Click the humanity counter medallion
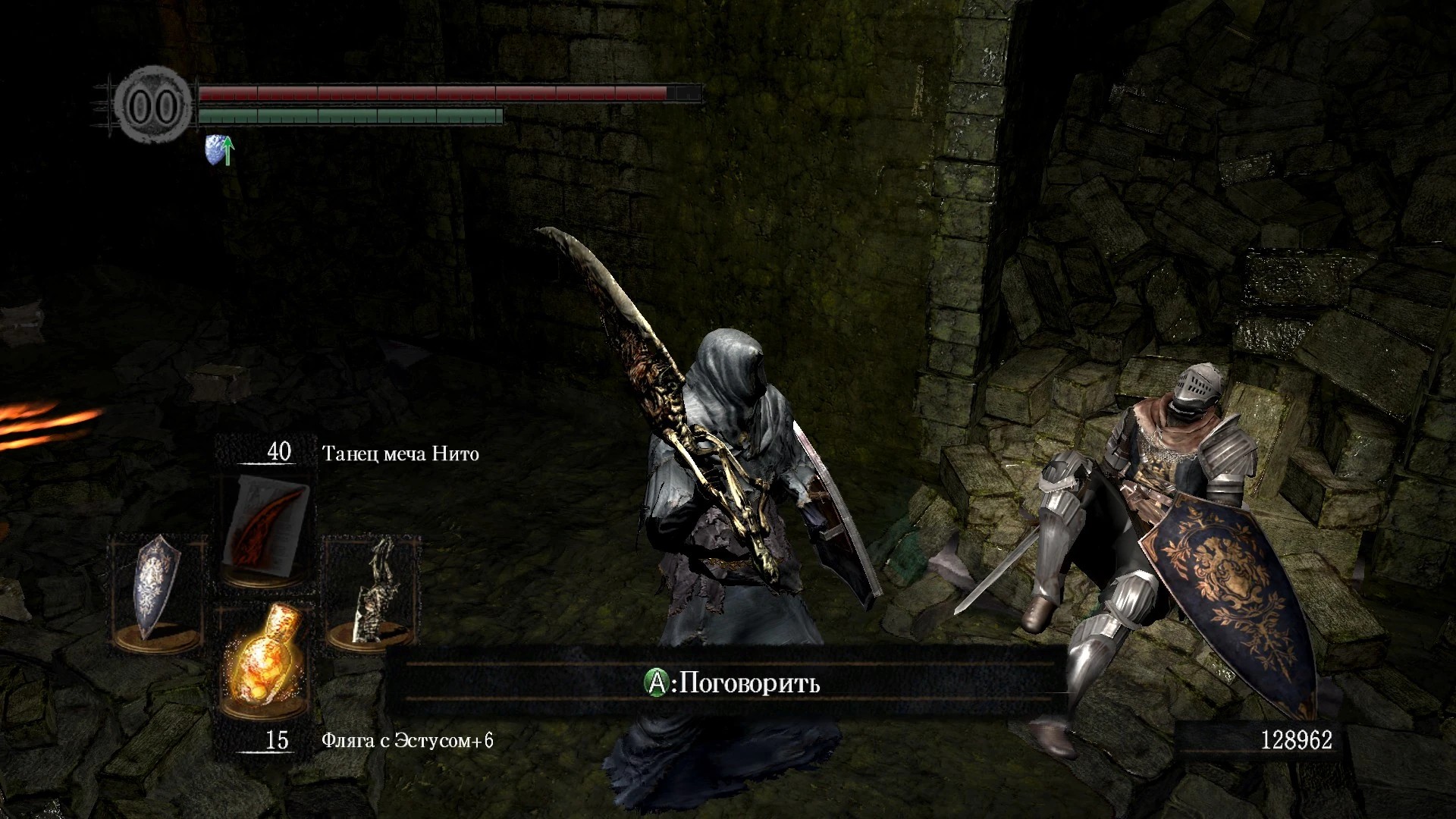 click(x=154, y=106)
